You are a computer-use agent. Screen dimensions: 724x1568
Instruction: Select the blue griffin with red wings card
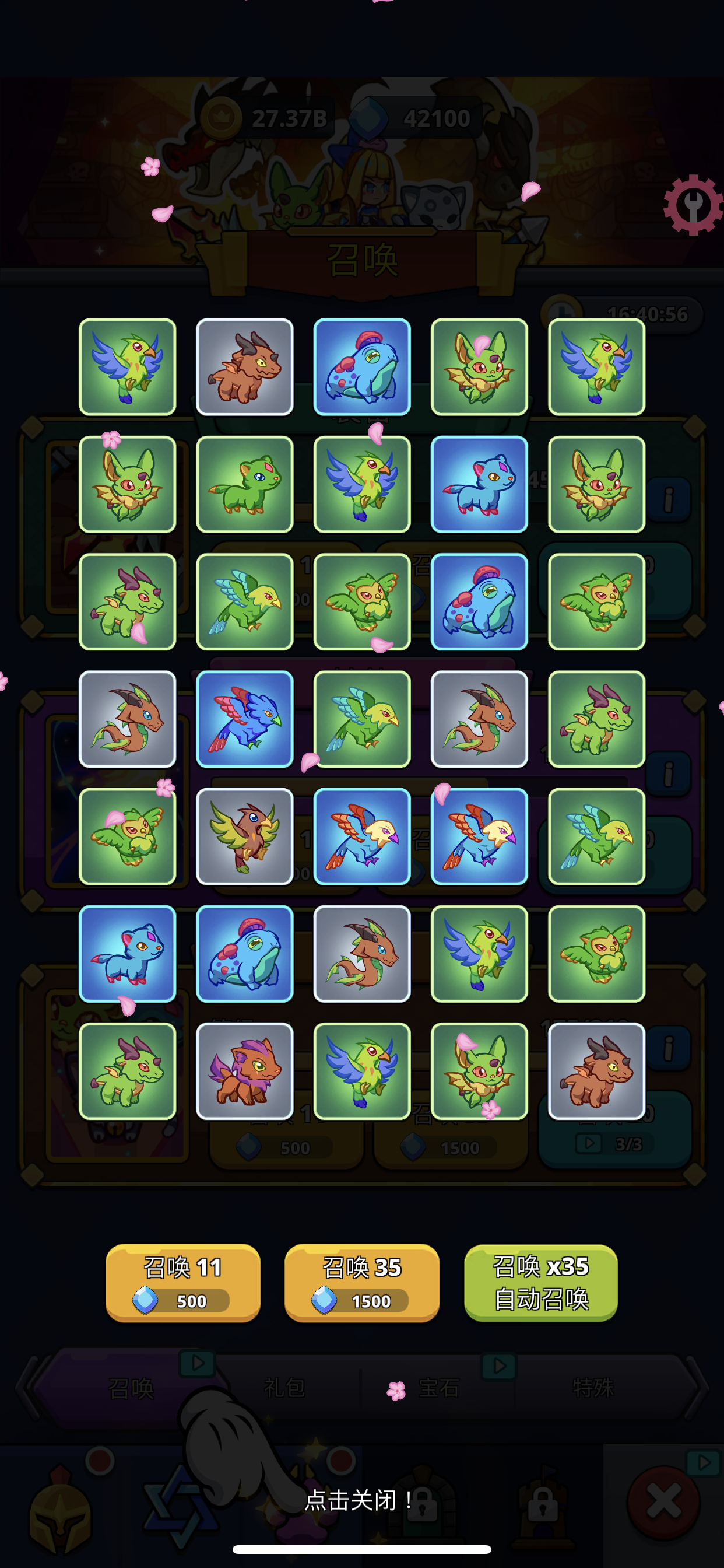coord(245,719)
